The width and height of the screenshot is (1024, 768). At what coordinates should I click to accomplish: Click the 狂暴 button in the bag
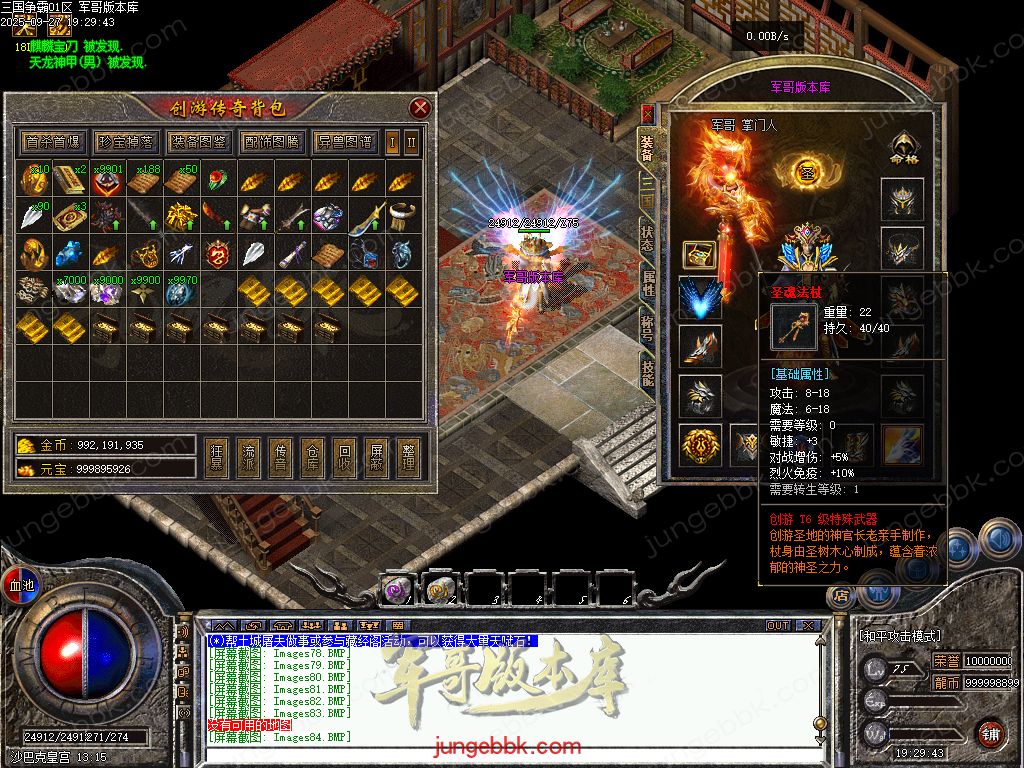(215, 458)
